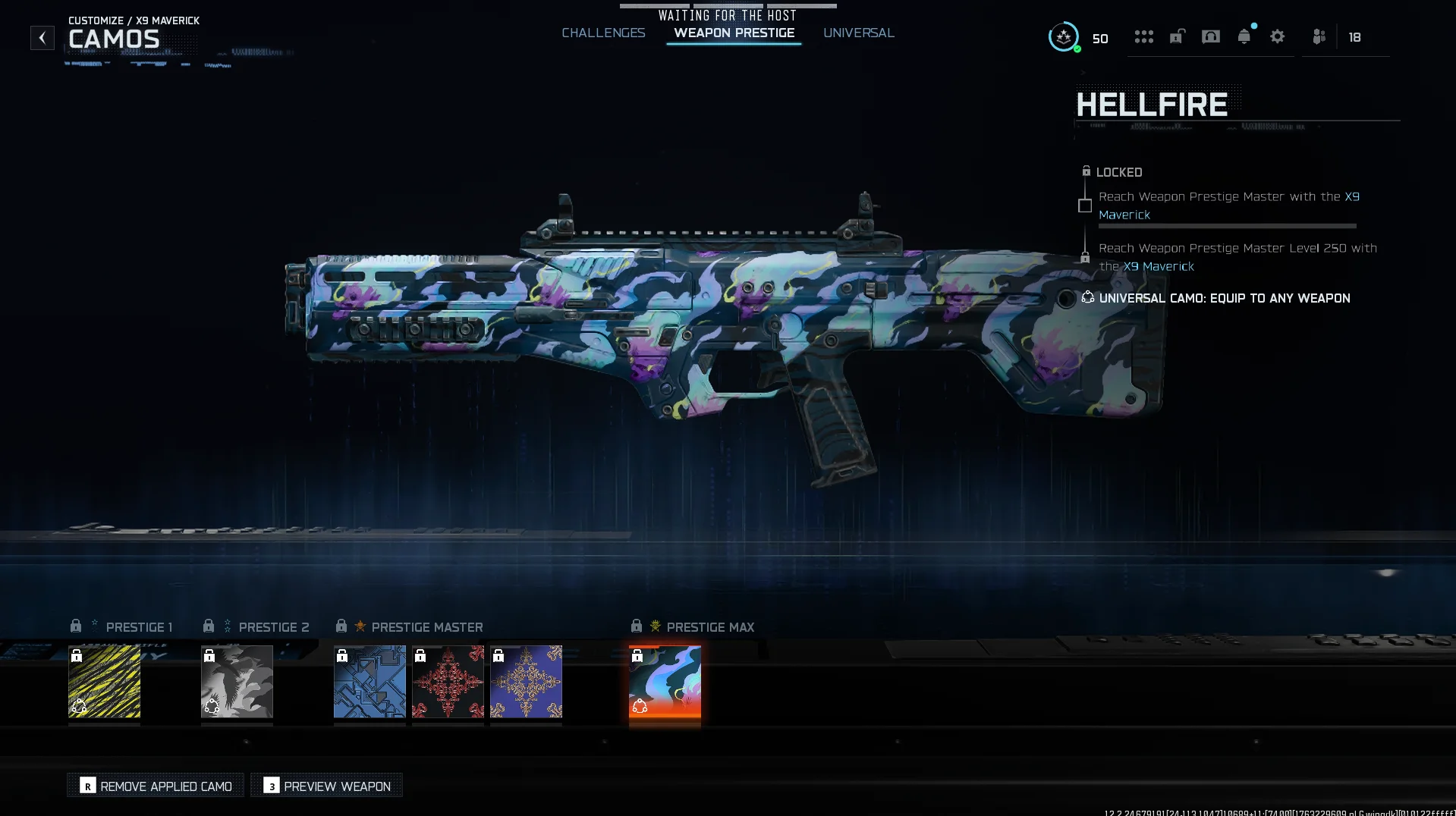
Task: Open the social party icon
Action: [1319, 36]
